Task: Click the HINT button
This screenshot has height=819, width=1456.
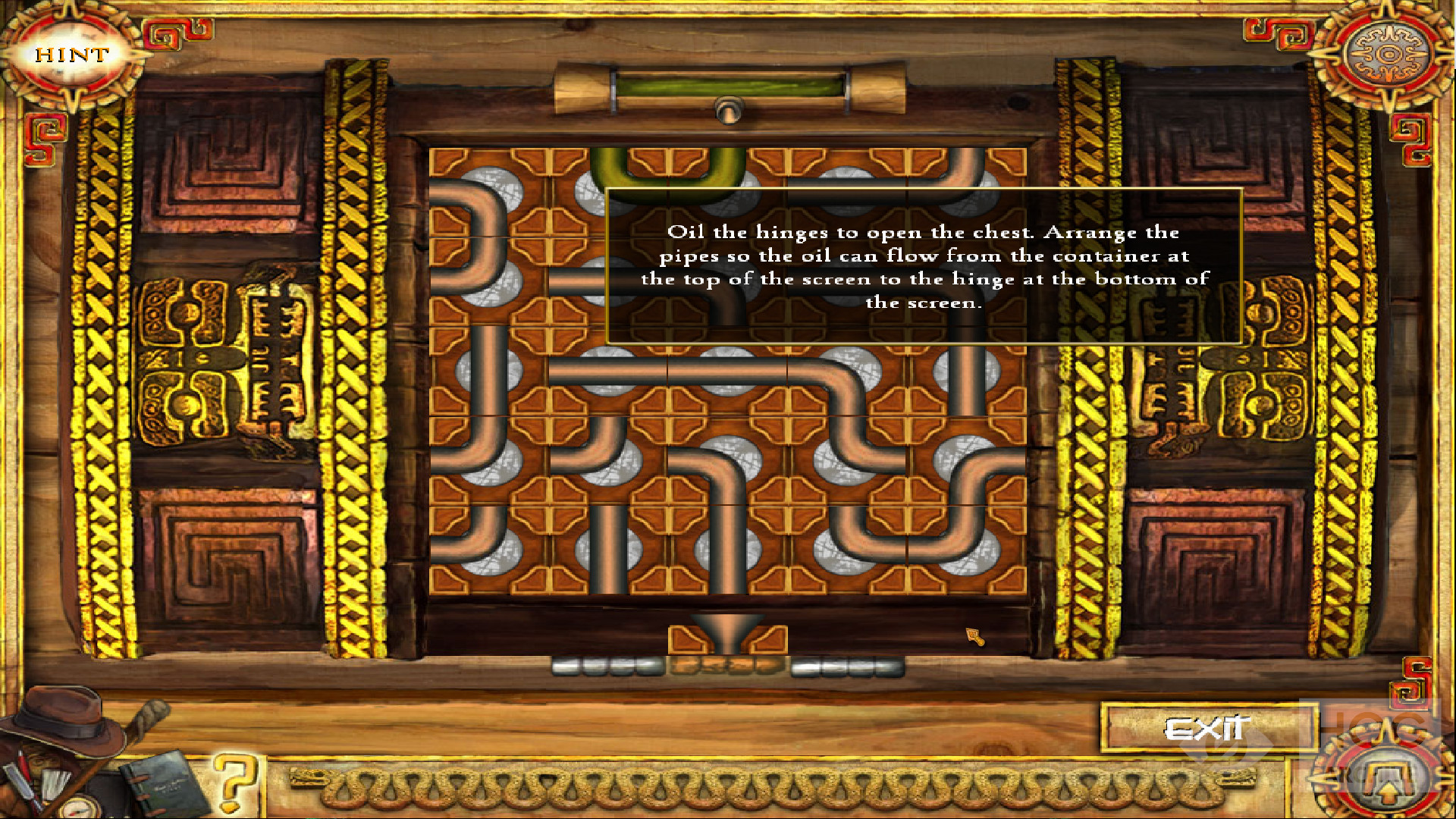Action: [71, 55]
